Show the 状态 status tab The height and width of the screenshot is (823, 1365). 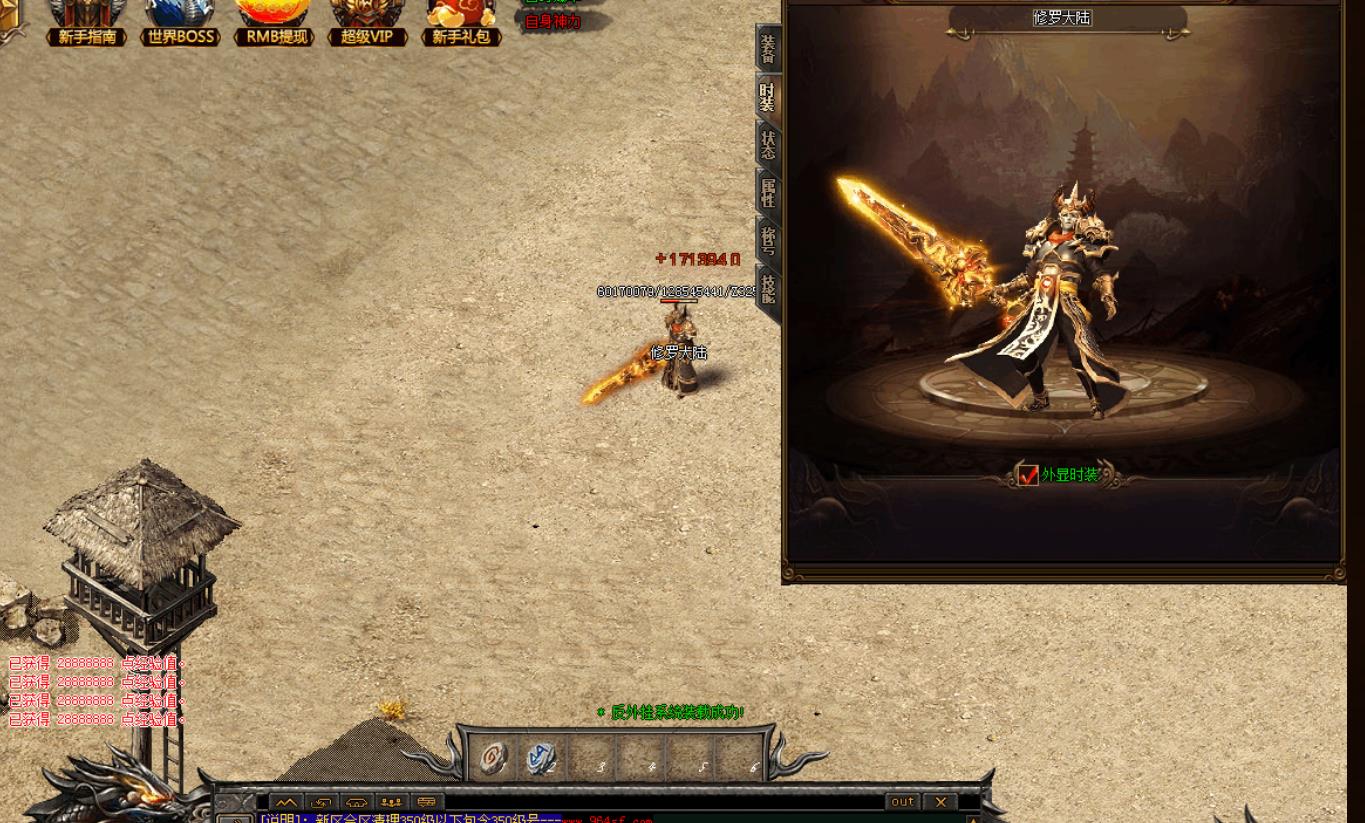[767, 145]
